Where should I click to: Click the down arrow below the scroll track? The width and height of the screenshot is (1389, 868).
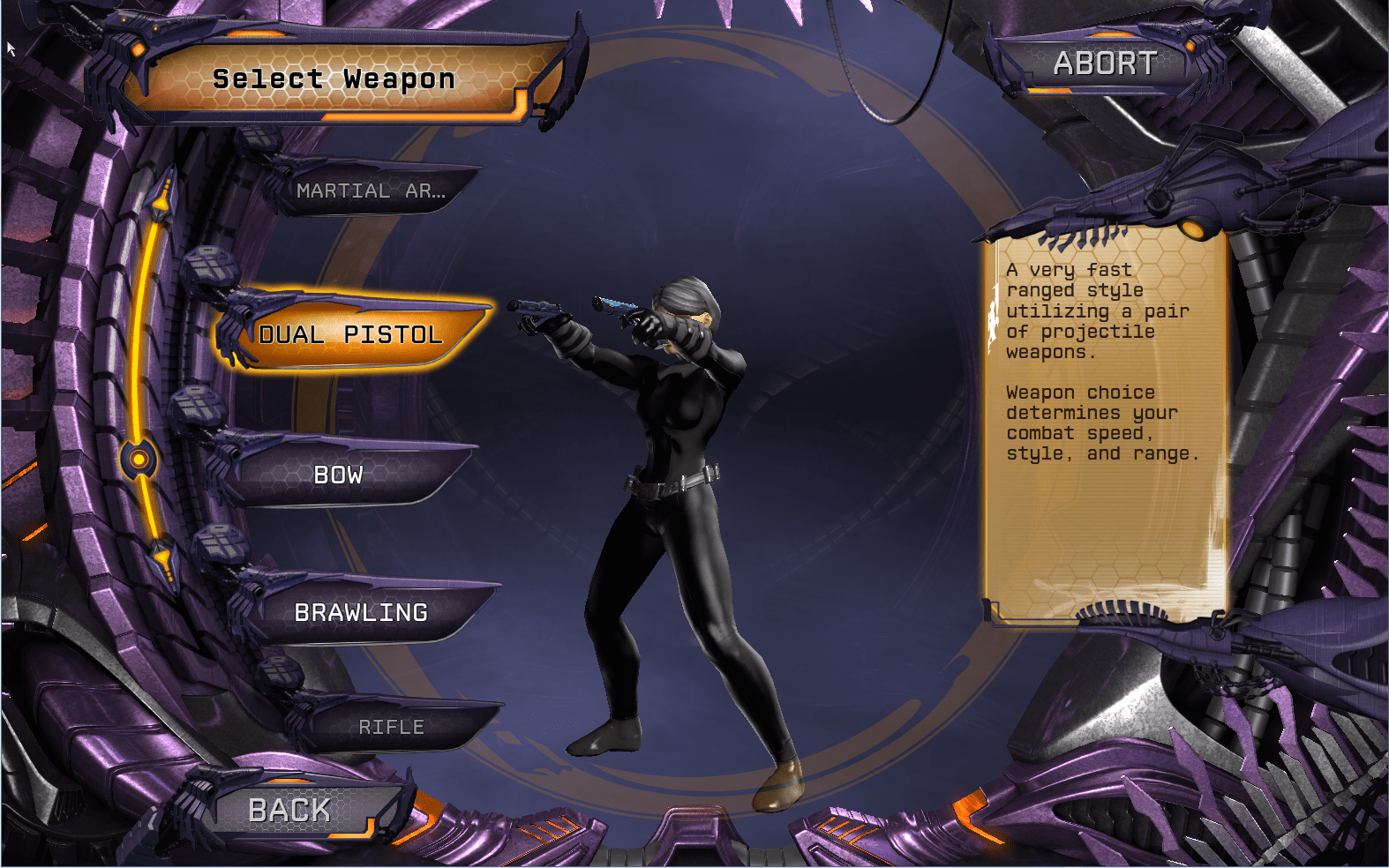point(163,557)
